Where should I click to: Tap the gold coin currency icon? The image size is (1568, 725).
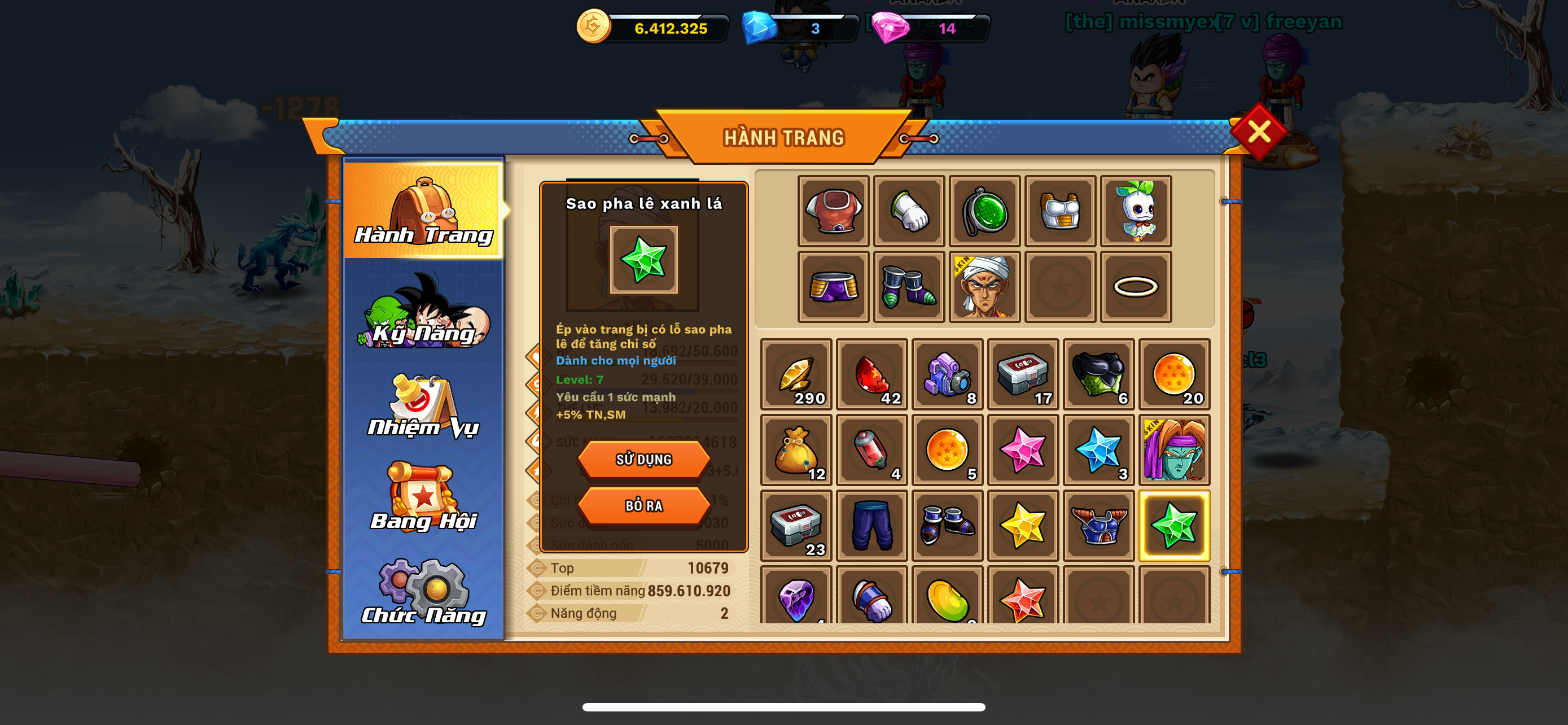point(593,26)
